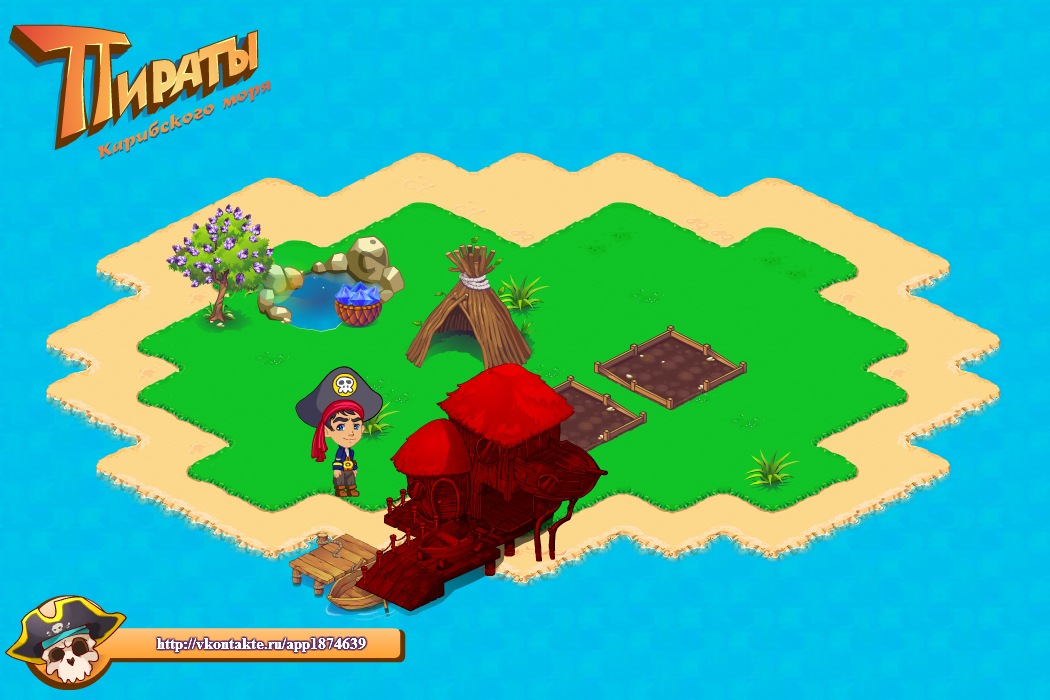Open the vkontakte.ru/app1874639 link
The height and width of the screenshot is (700, 1050).
[261, 644]
